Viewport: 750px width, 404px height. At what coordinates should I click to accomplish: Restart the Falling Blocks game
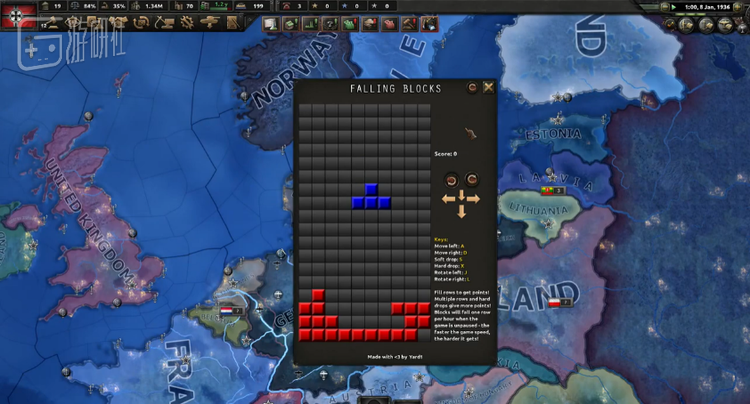pyautogui.click(x=472, y=88)
